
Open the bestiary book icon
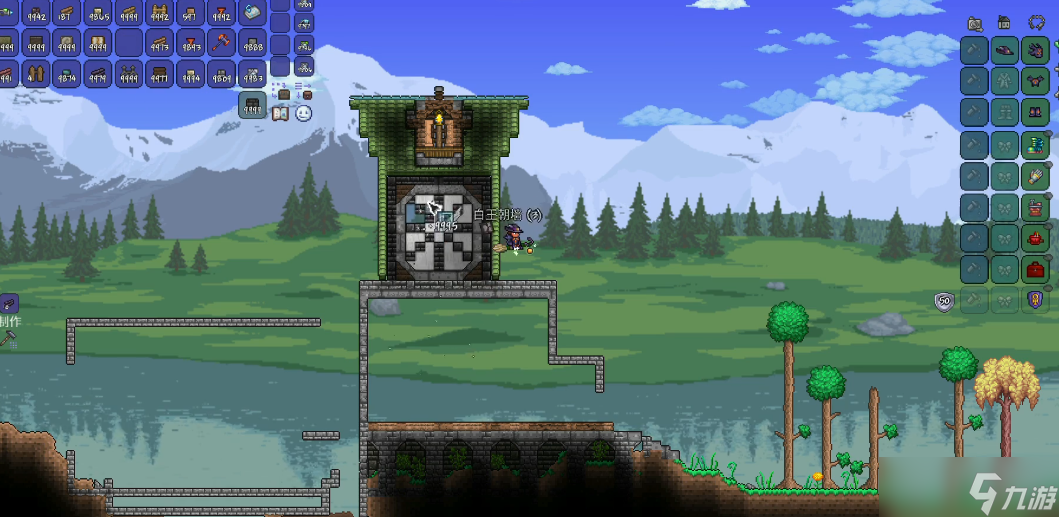coord(280,113)
